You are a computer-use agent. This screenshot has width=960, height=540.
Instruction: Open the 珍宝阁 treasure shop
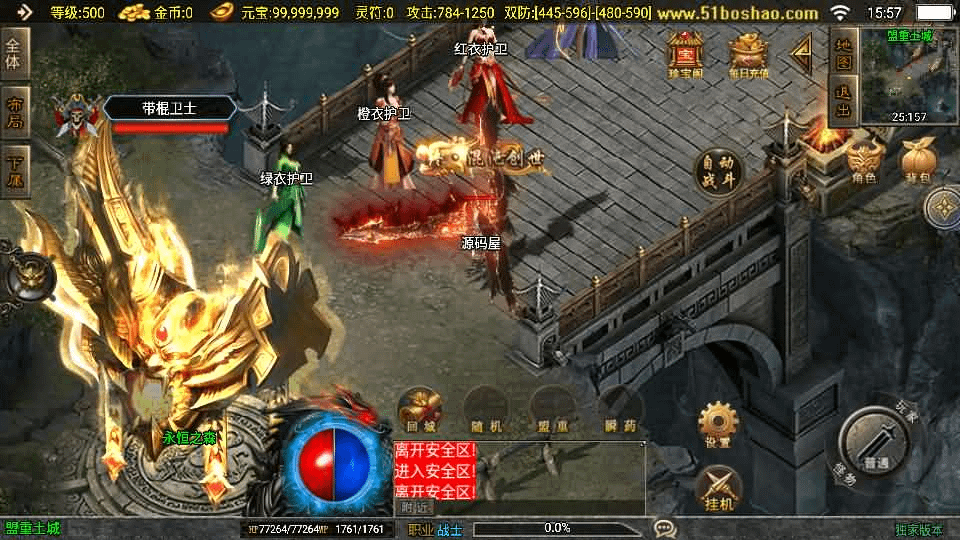tap(686, 54)
